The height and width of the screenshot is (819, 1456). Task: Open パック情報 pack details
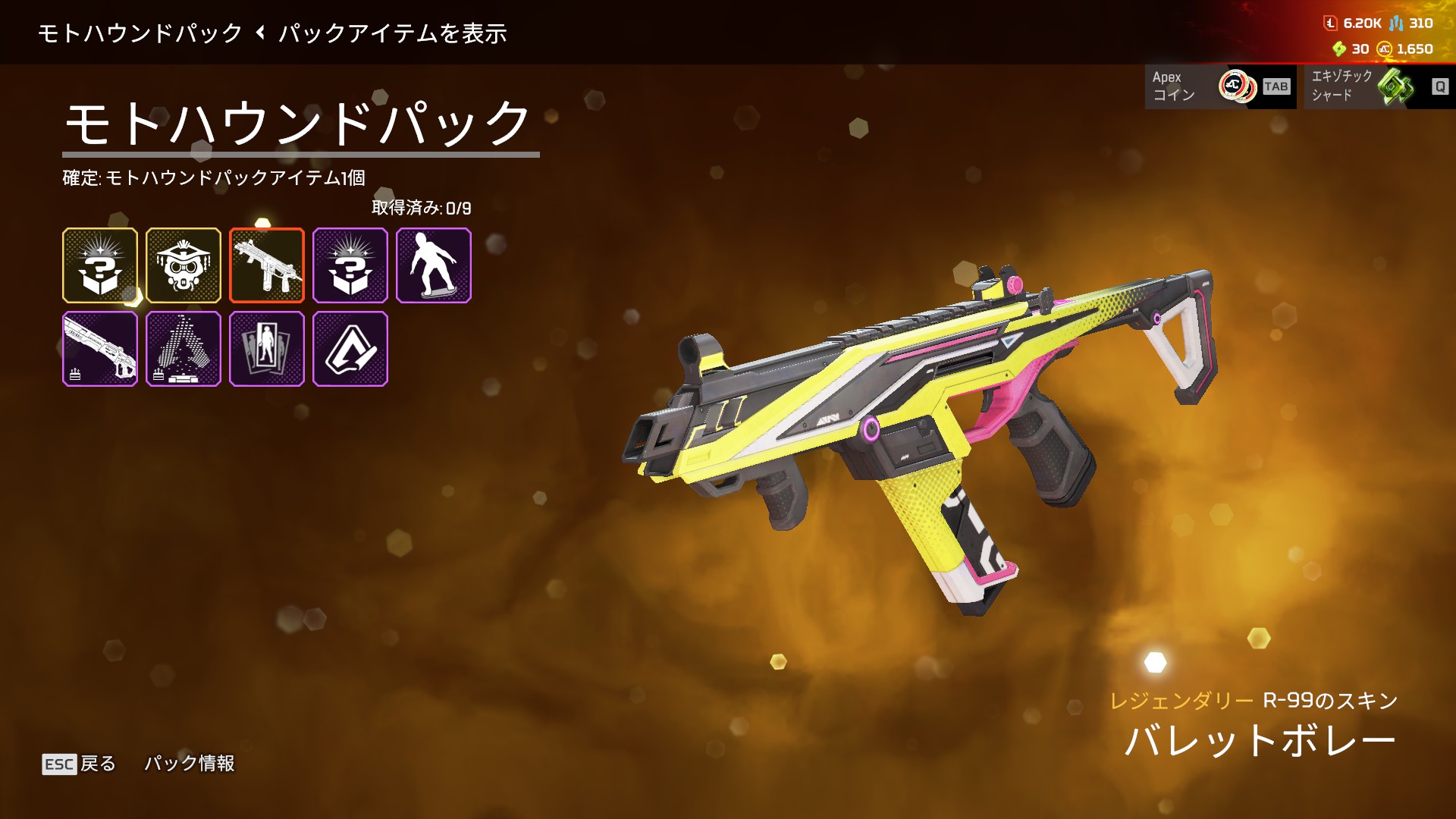(x=190, y=764)
